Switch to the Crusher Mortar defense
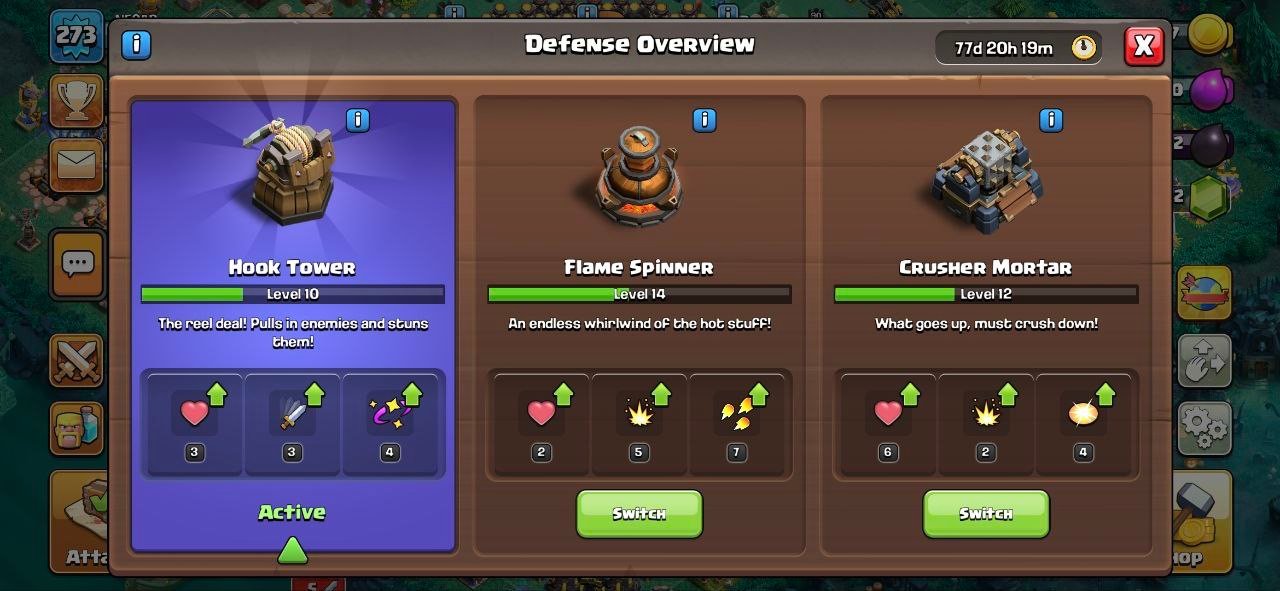 point(985,514)
